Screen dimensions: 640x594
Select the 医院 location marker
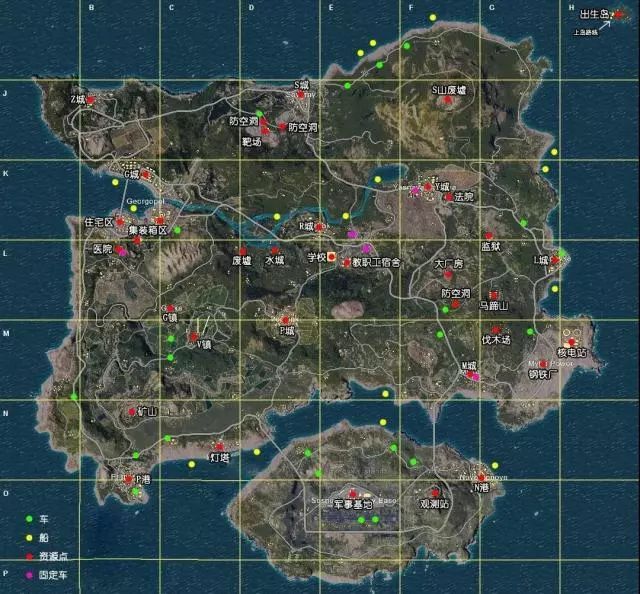pos(120,249)
